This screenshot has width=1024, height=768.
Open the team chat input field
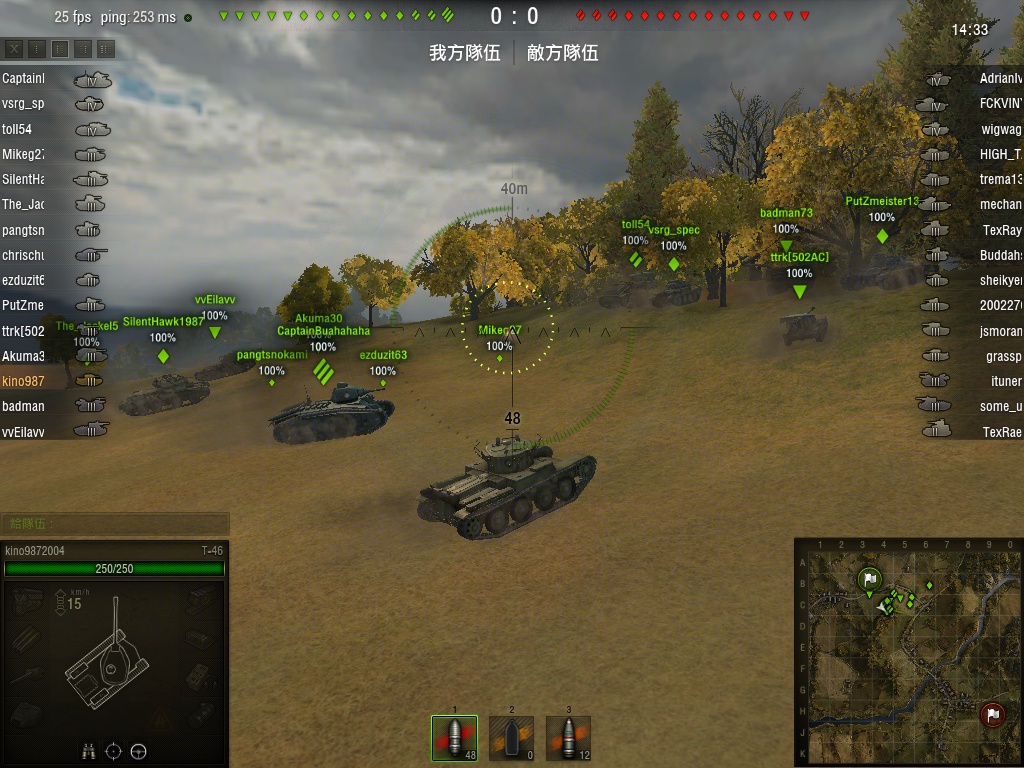point(114,524)
